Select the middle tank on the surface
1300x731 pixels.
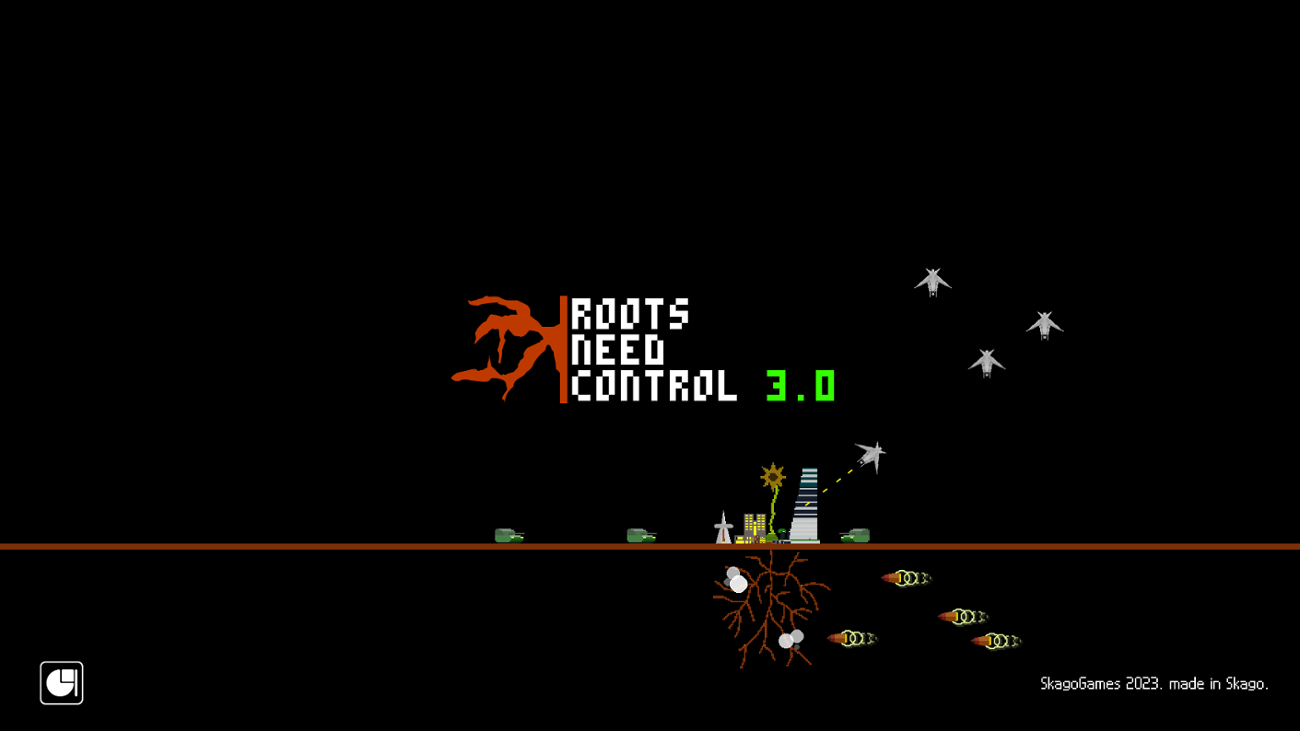[x=640, y=535]
